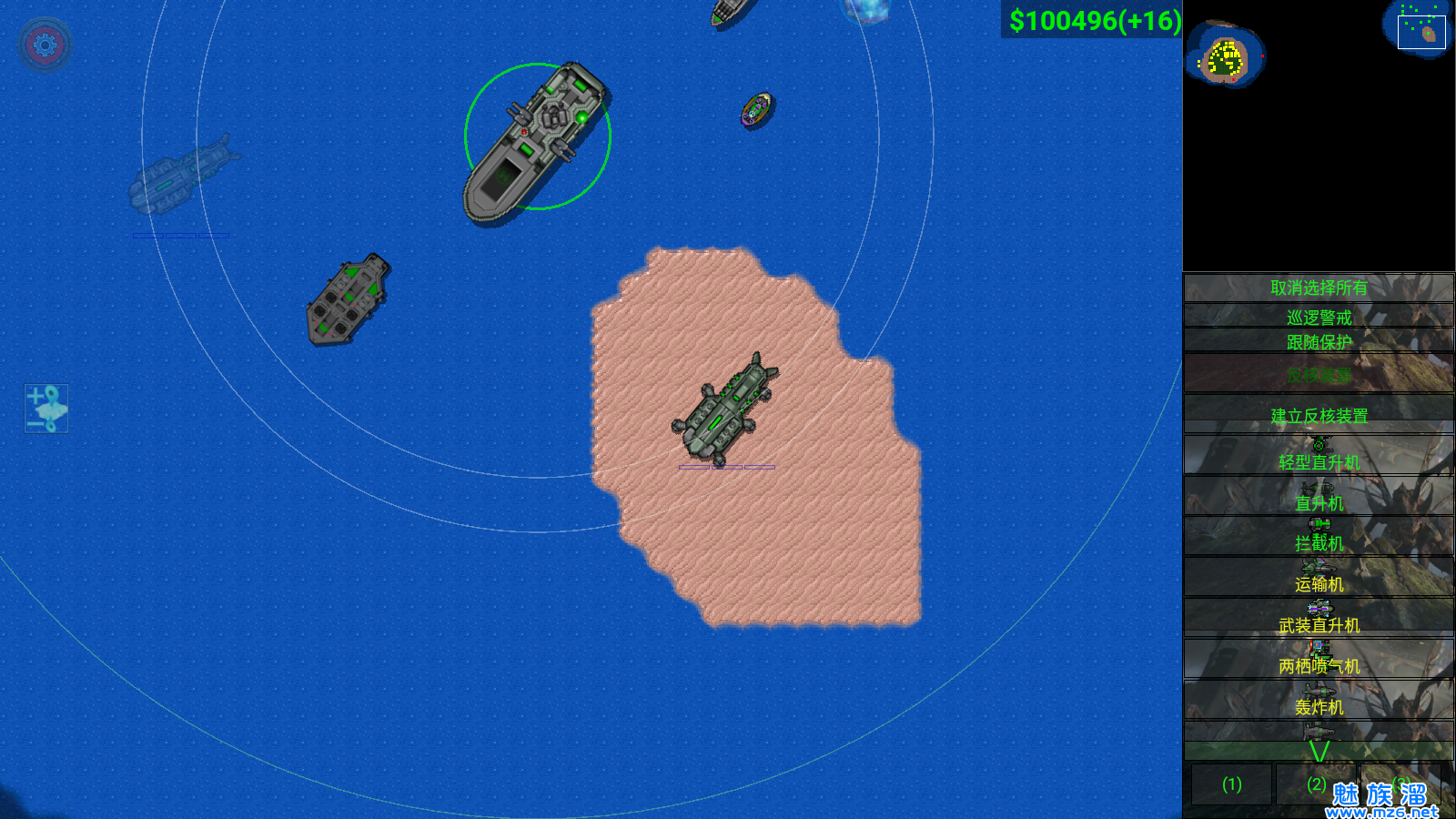This screenshot has width=1456, height=819.
Task: Toggle the zoom plus-minus control
Action: click(x=46, y=409)
